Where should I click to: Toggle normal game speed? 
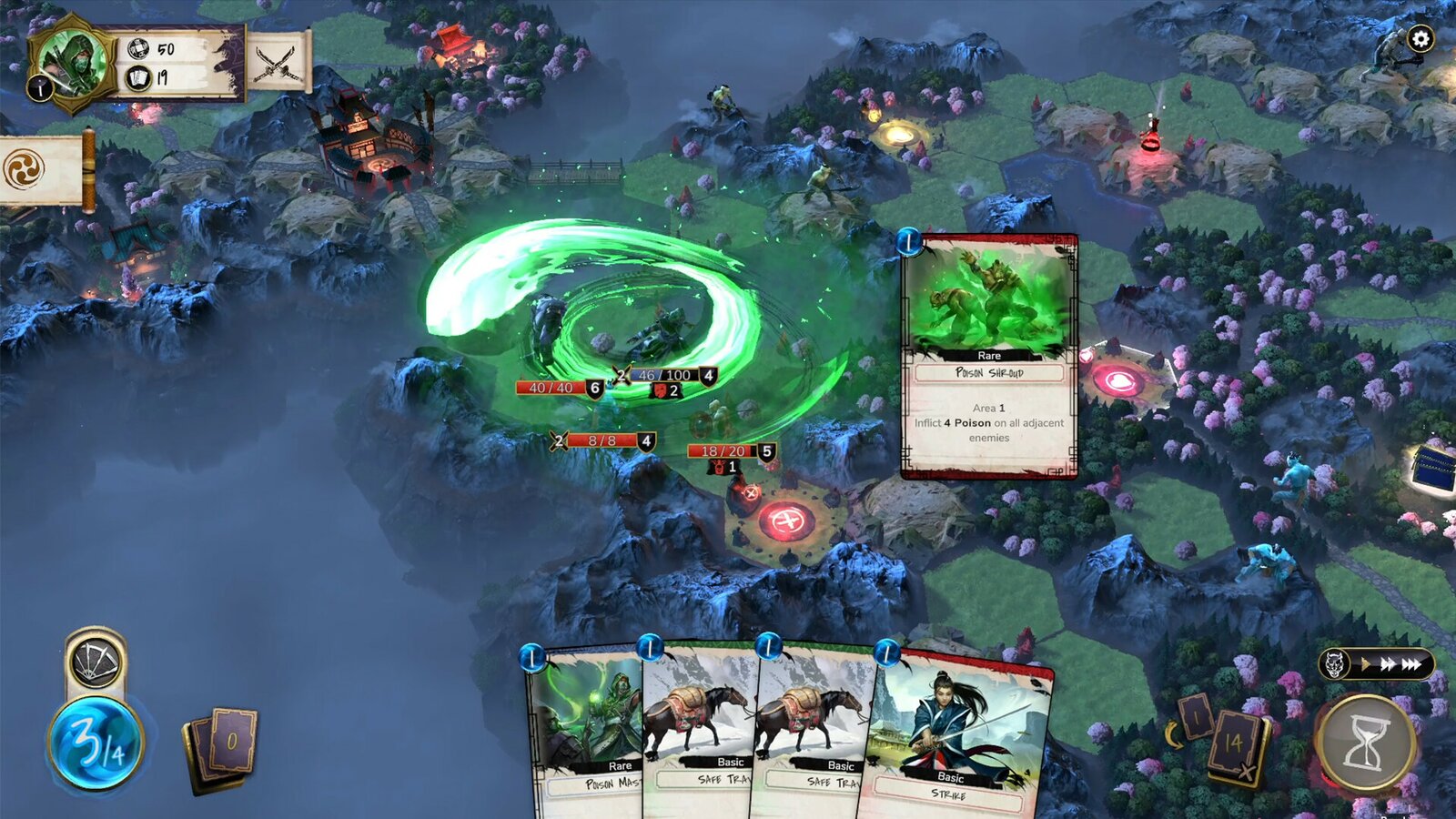[x=1366, y=663]
